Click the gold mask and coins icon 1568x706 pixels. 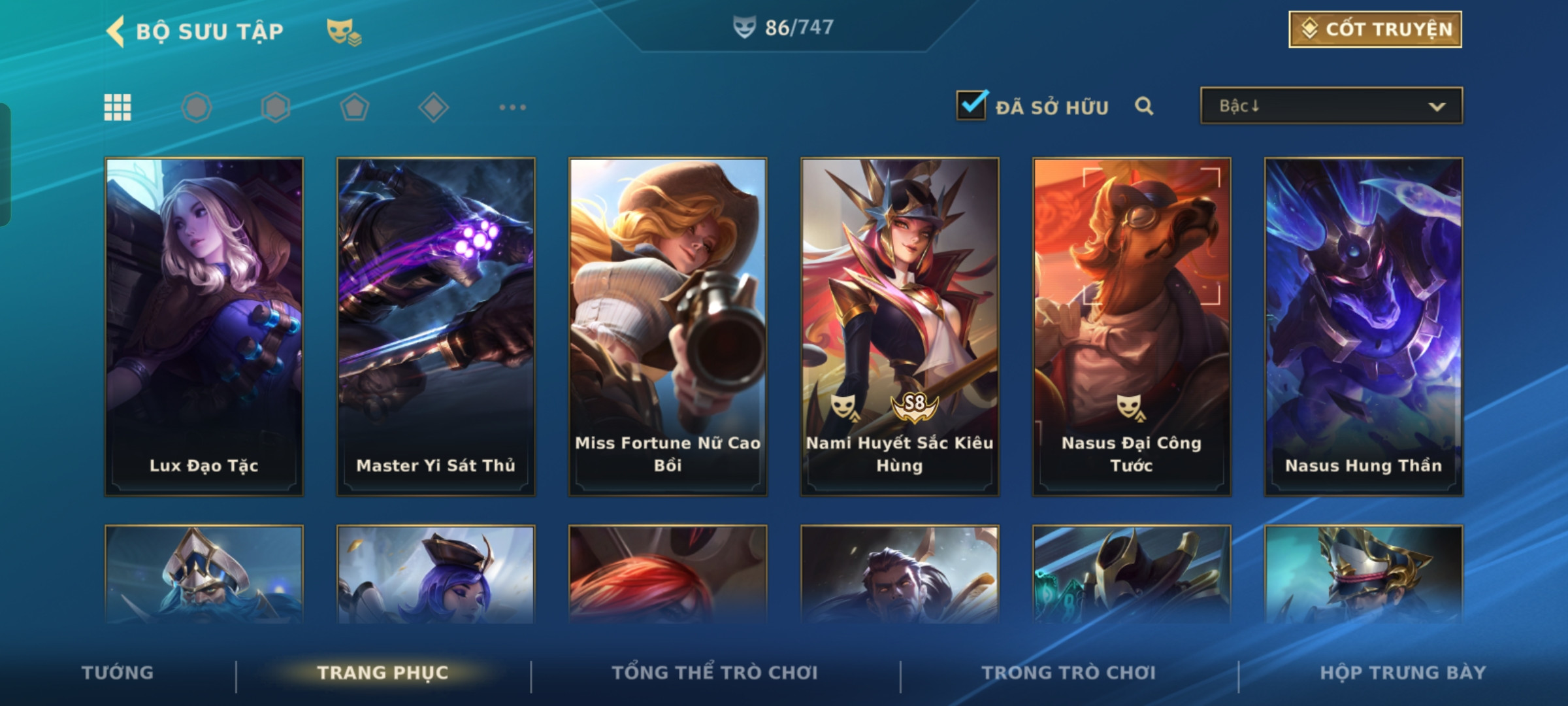click(344, 31)
